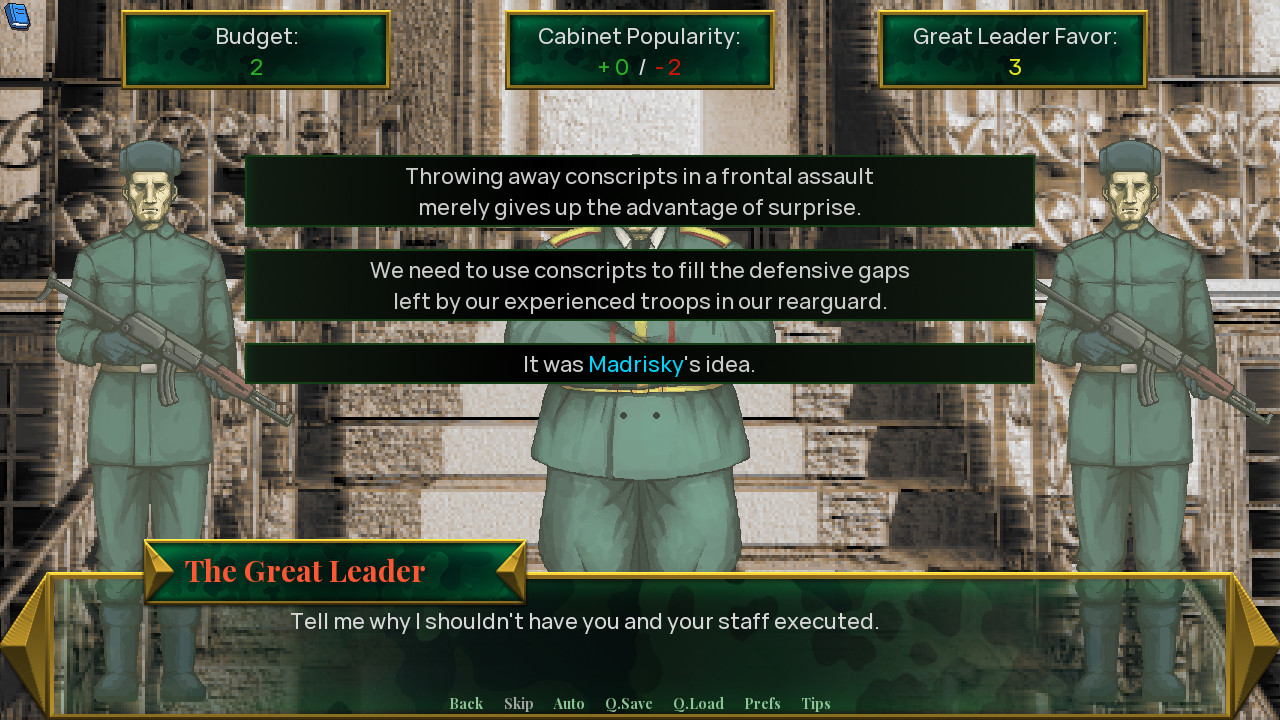
Task: Click Q.Save to quicksave
Action: point(628,703)
